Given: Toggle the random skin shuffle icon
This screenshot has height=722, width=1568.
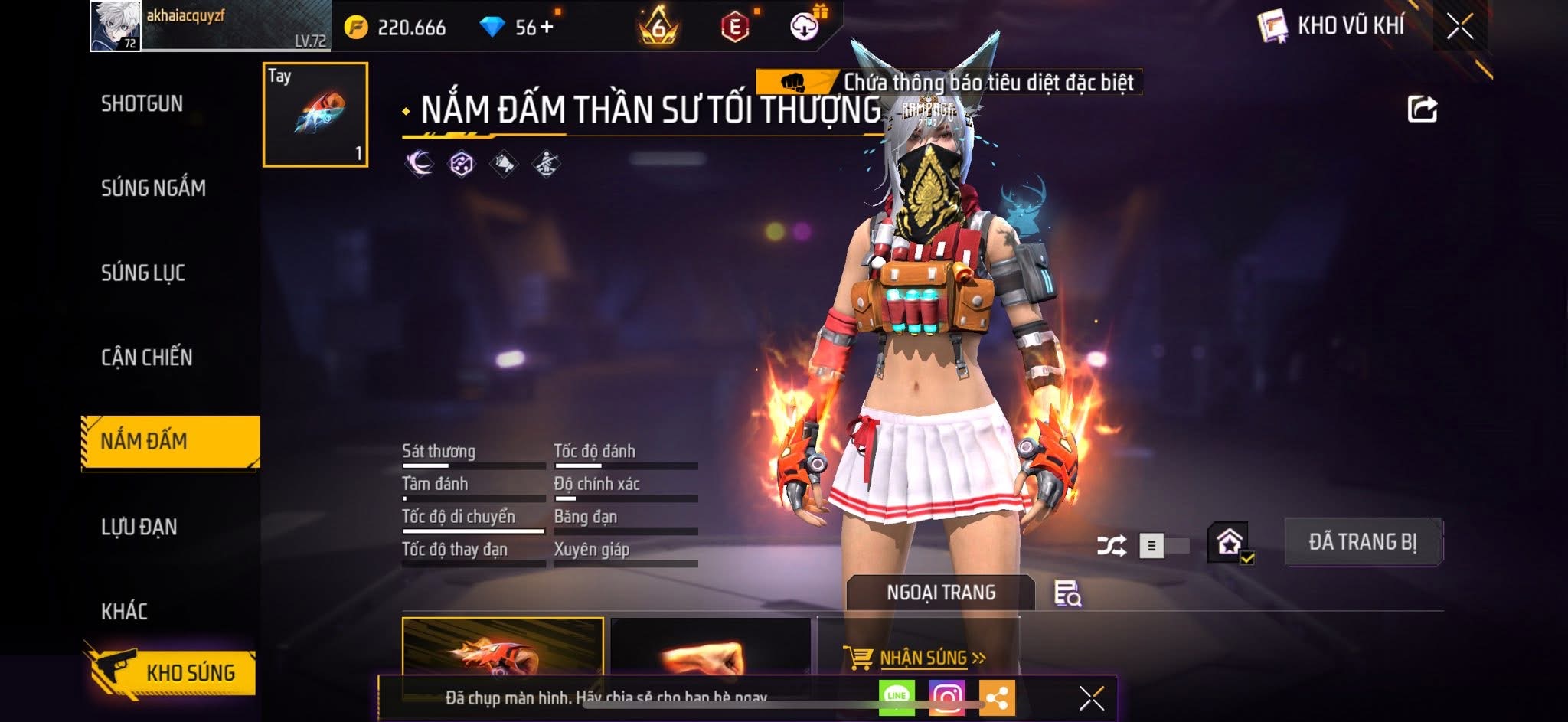Looking at the screenshot, I should coord(1111,546).
